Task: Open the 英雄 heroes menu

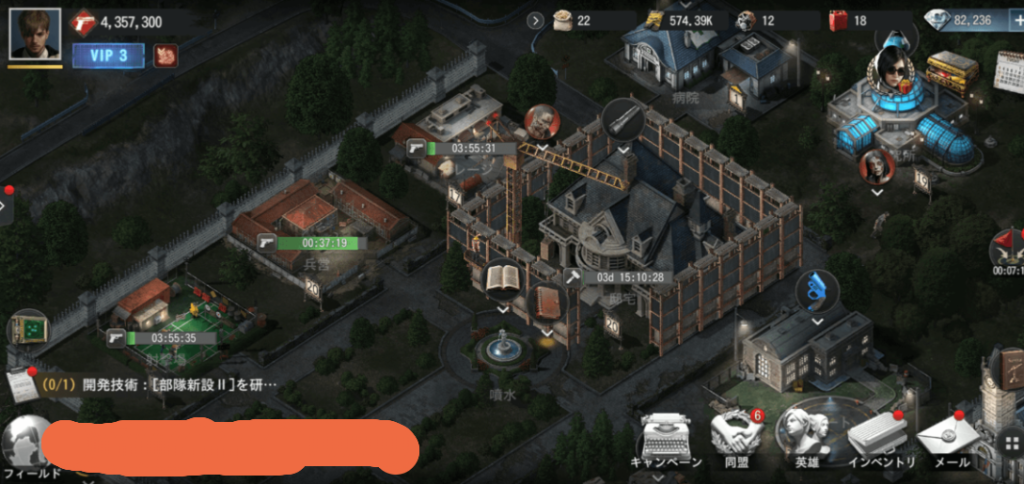Action: [807, 436]
